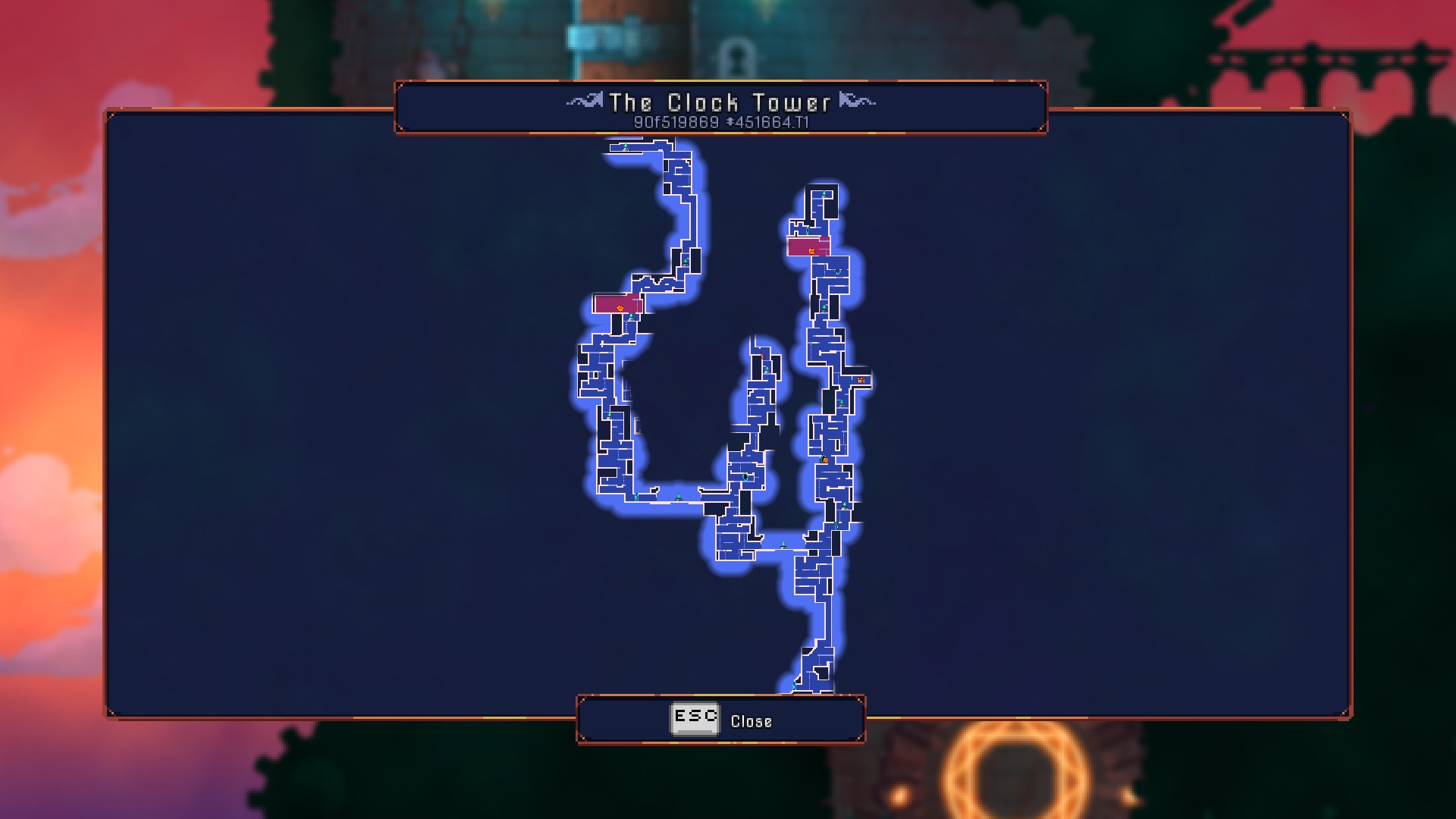Click the teleporter flag below the right pink room

(x=824, y=308)
